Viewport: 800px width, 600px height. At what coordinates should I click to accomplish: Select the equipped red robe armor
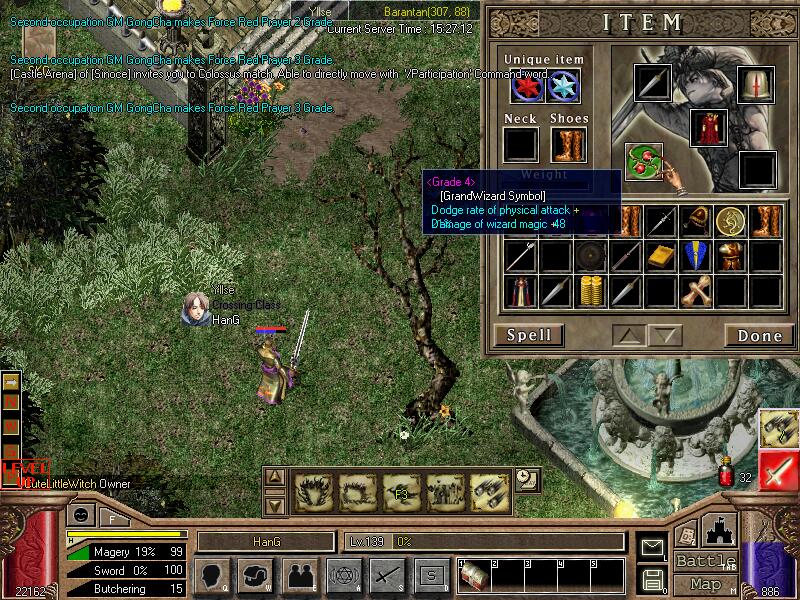[708, 129]
